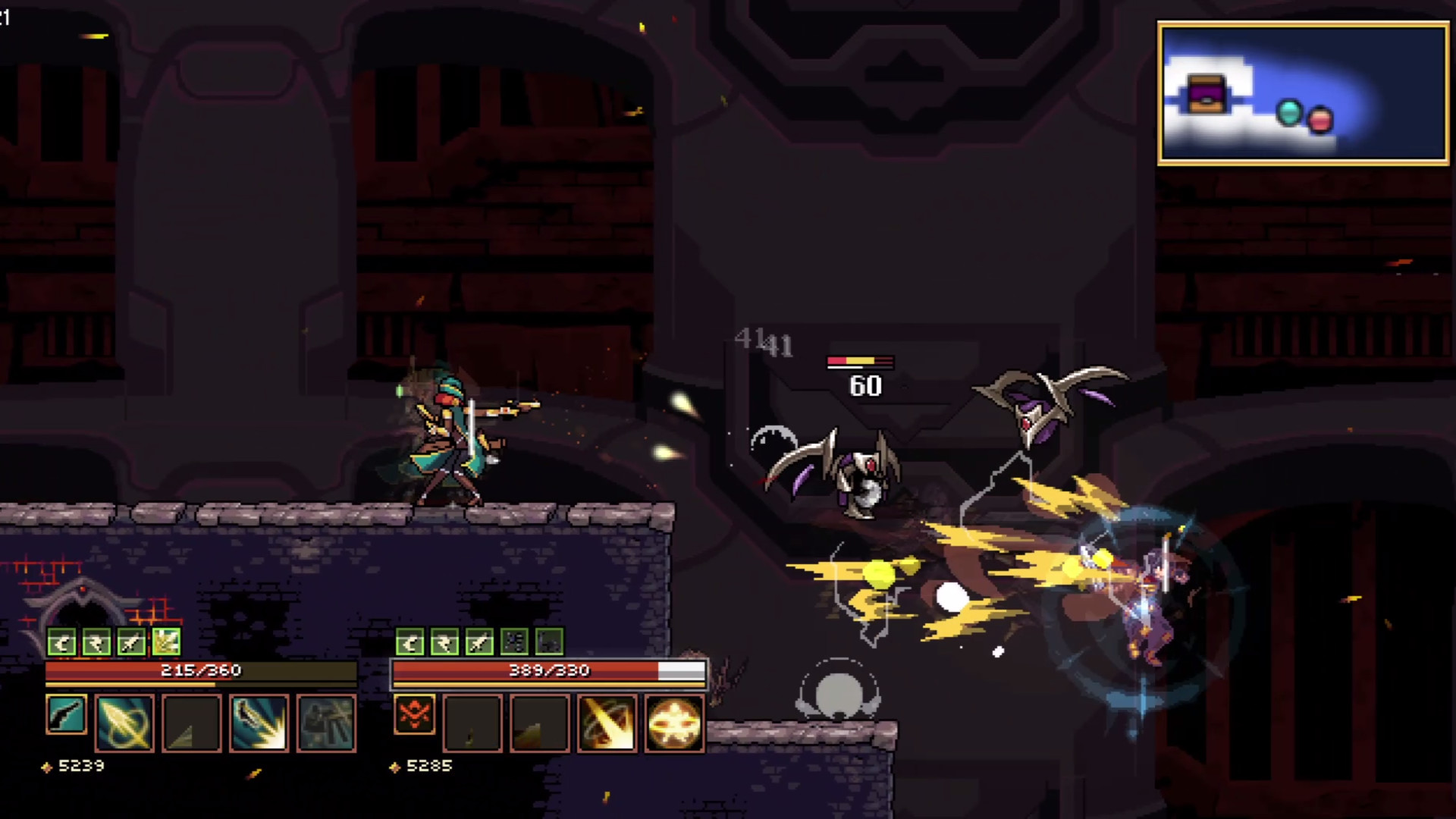Click the golden dagger spell icon beside the pistol
Image resolution: width=1456 pixels, height=819 pixels.
125,720
